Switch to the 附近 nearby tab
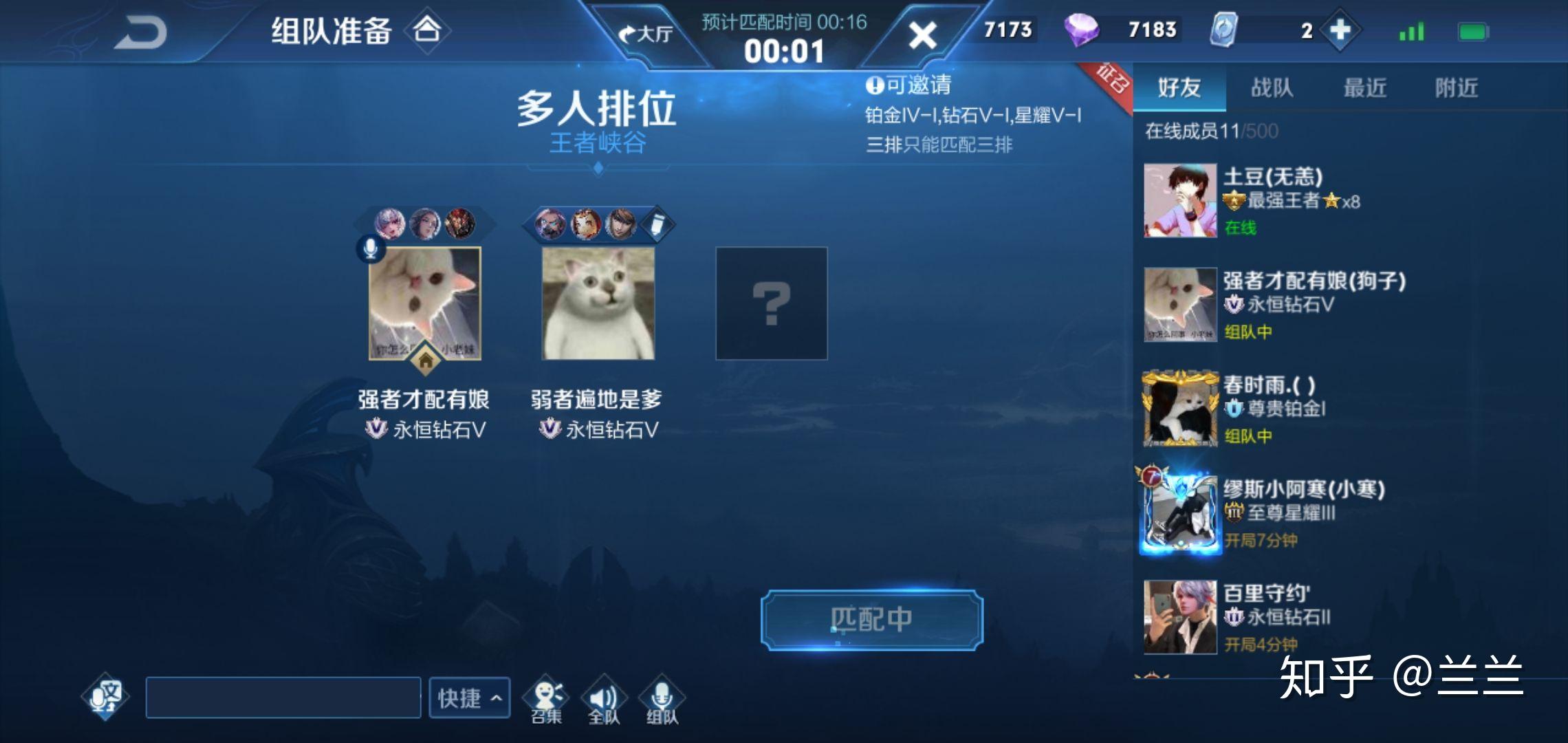 (1457, 87)
